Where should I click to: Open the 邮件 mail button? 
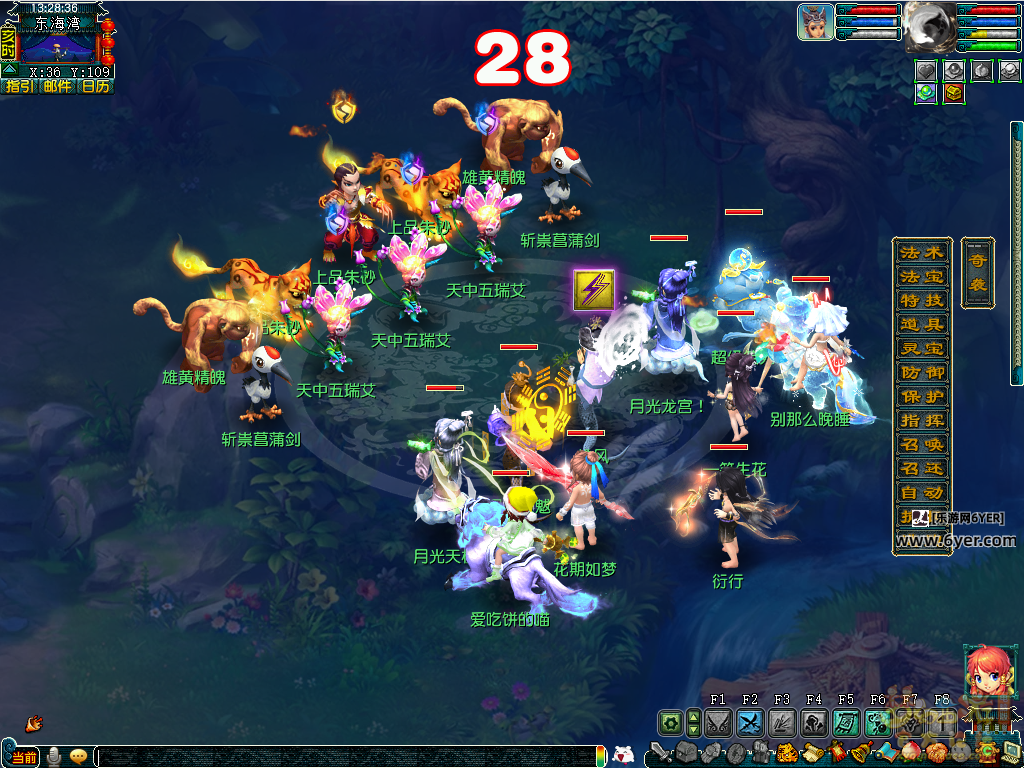click(x=57, y=86)
